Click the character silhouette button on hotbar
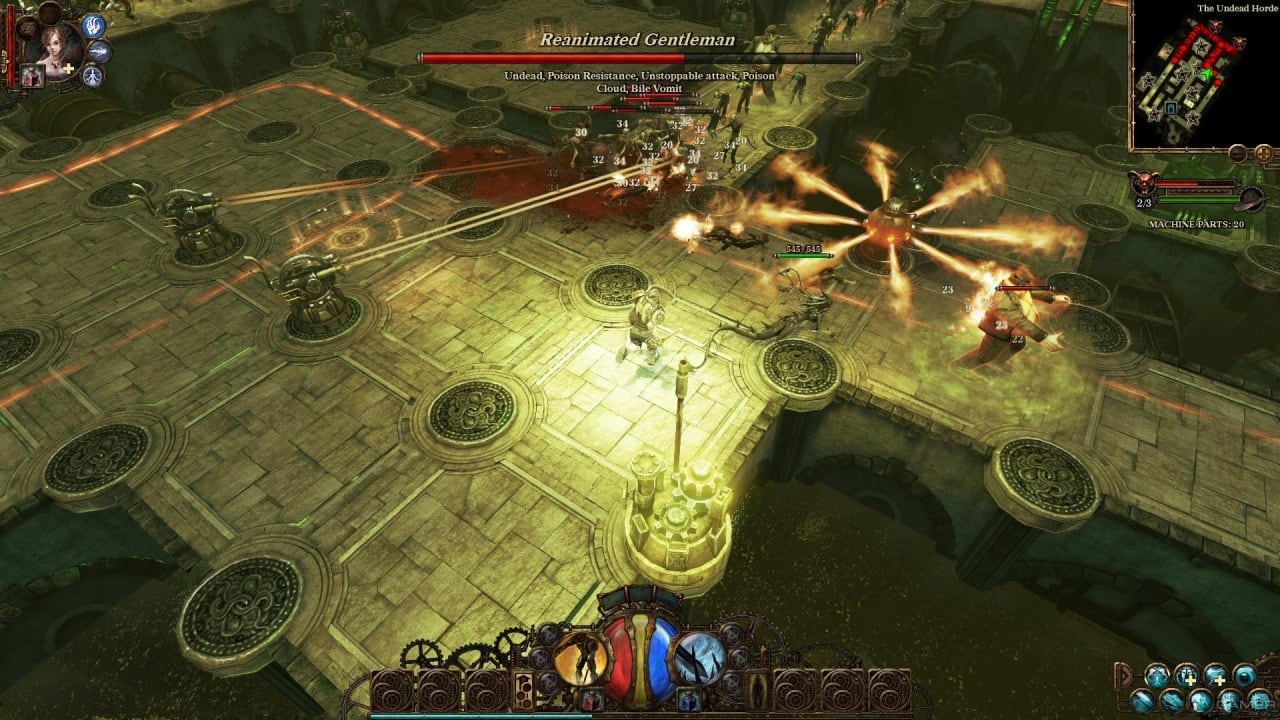The image size is (1280, 720). click(x=758, y=689)
